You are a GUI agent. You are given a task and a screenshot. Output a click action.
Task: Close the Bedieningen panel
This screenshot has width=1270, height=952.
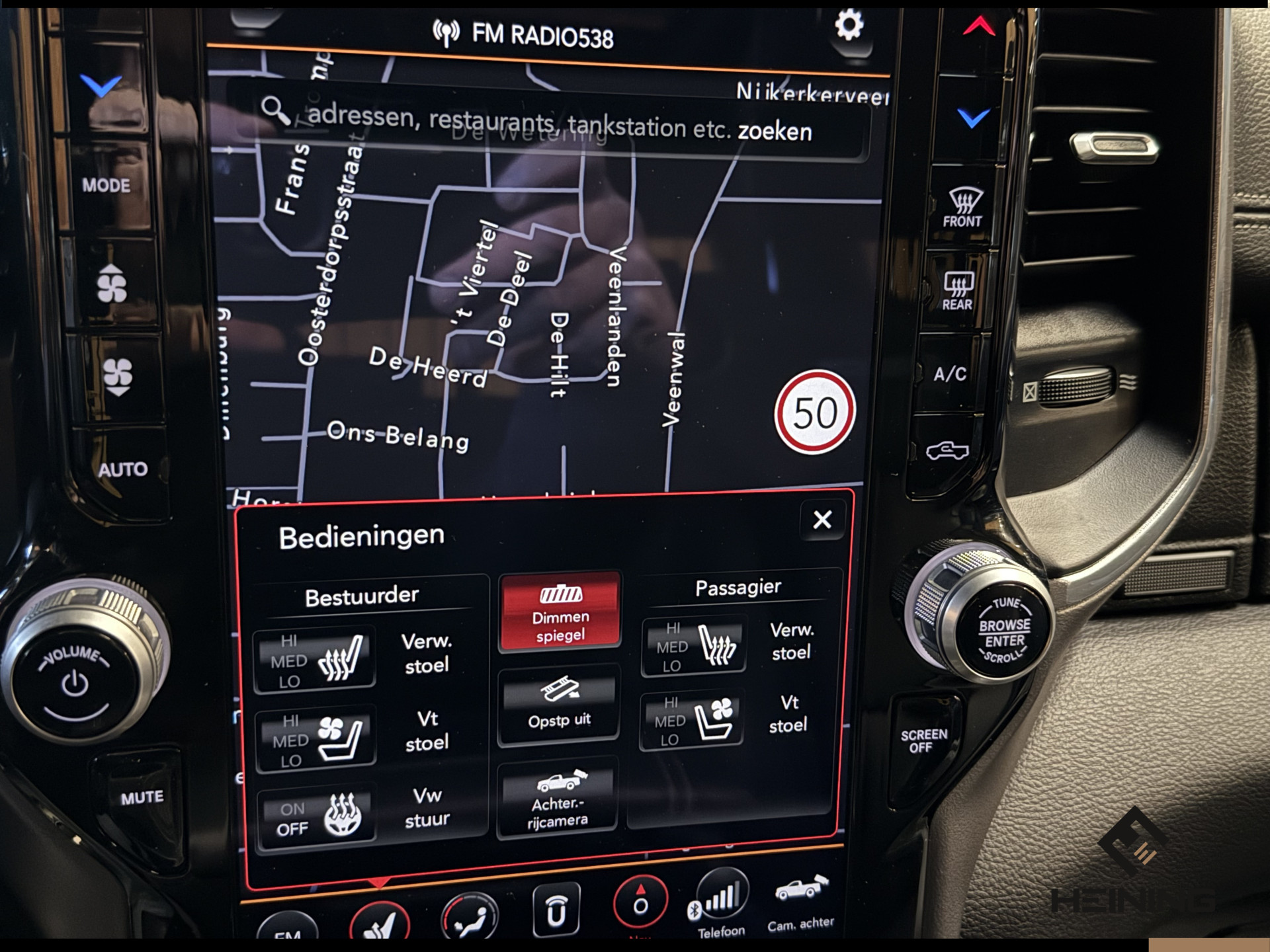[822, 520]
